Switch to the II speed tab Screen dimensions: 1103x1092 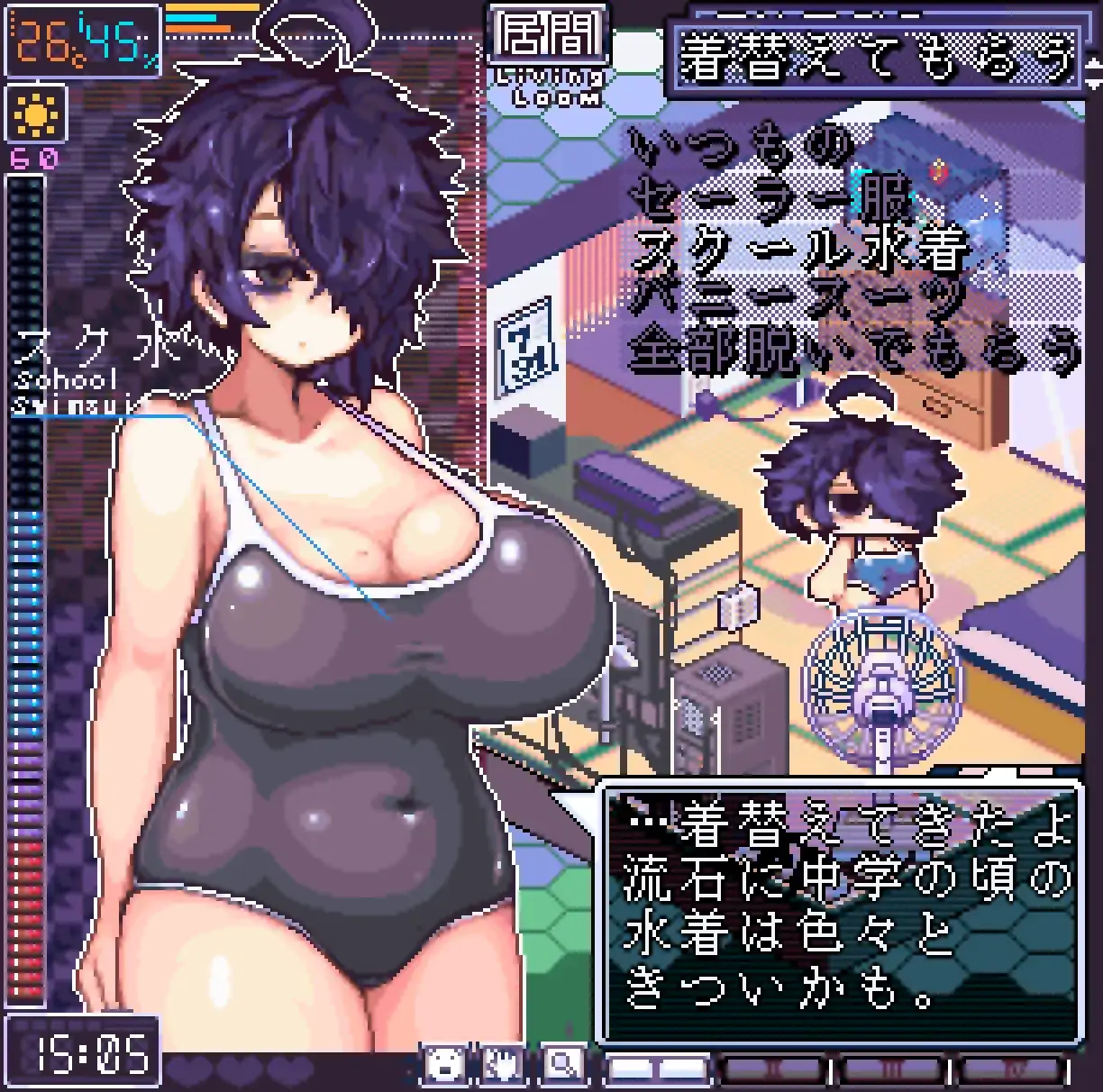coord(774,1069)
